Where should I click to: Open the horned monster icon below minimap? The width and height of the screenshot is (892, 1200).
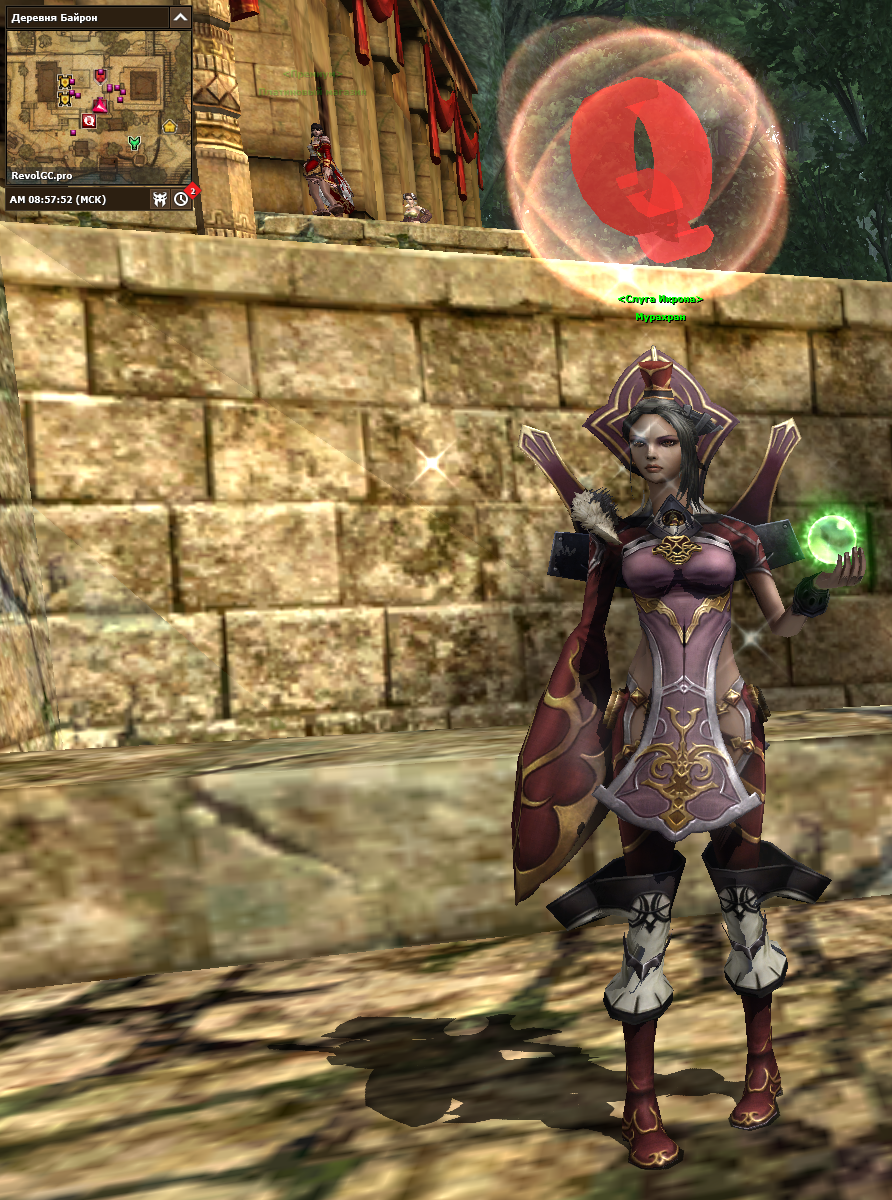[159, 199]
